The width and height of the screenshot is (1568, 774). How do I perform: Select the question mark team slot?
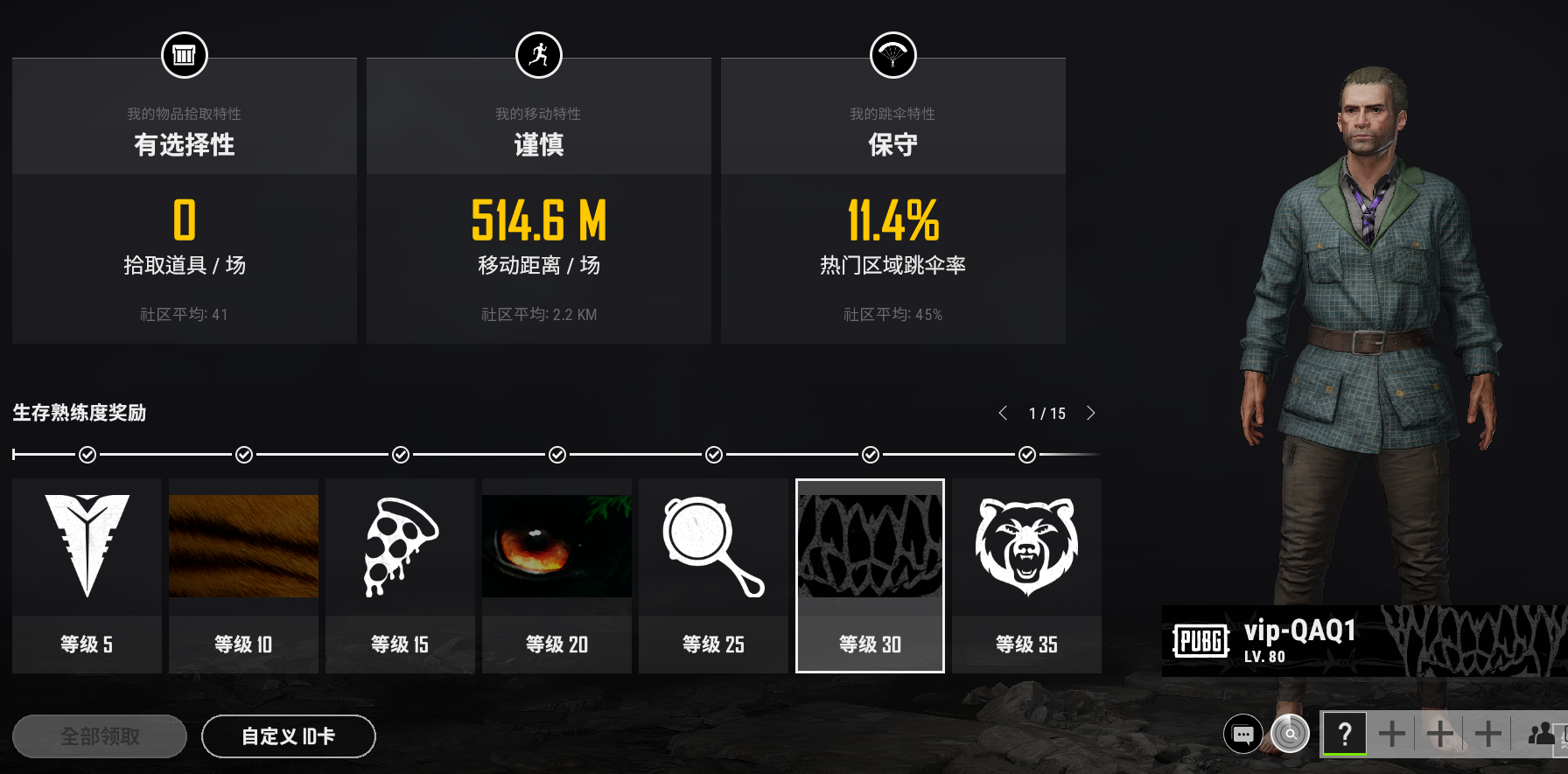pyautogui.click(x=1344, y=734)
